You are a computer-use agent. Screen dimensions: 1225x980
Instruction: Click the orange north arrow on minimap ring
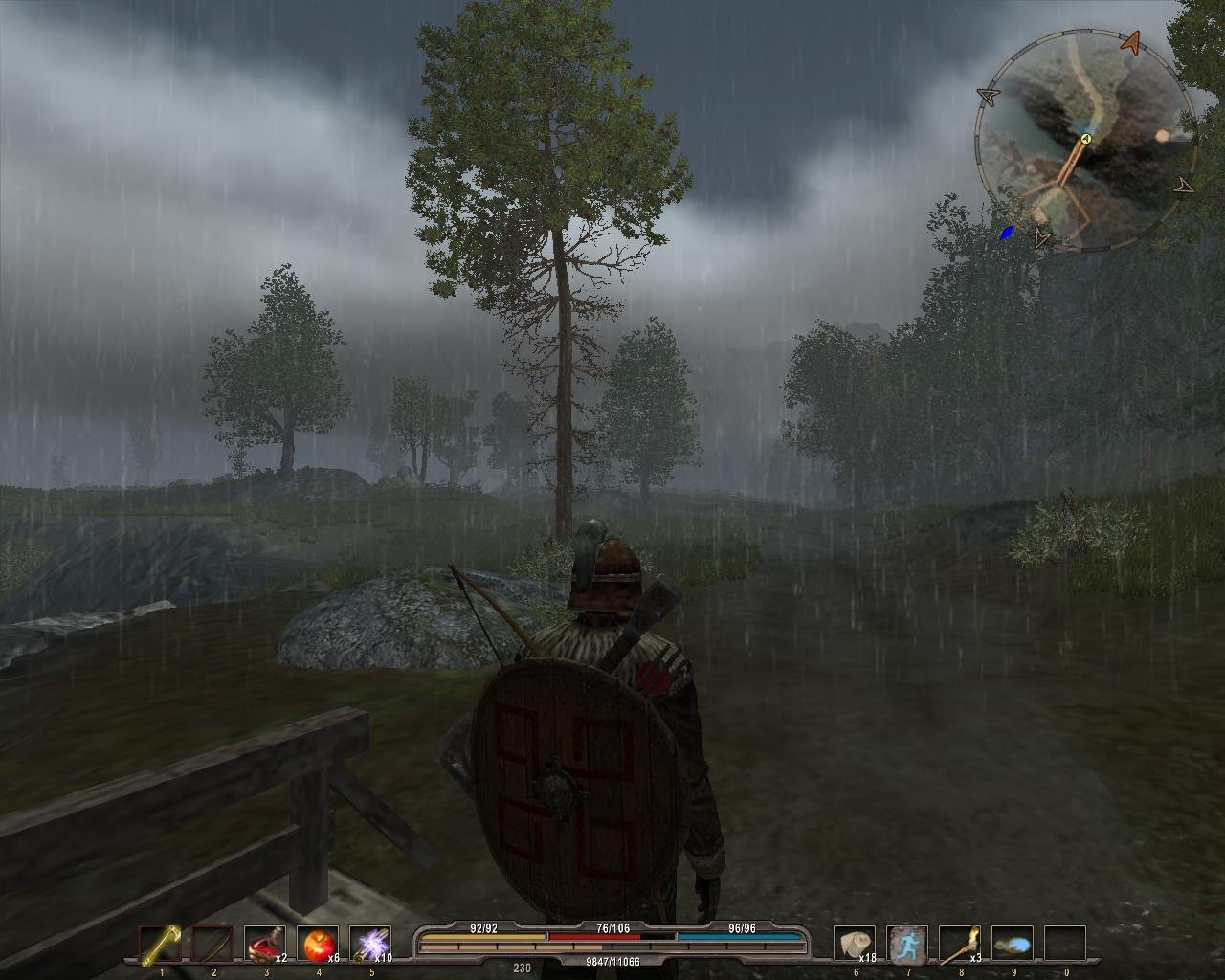click(x=1132, y=42)
